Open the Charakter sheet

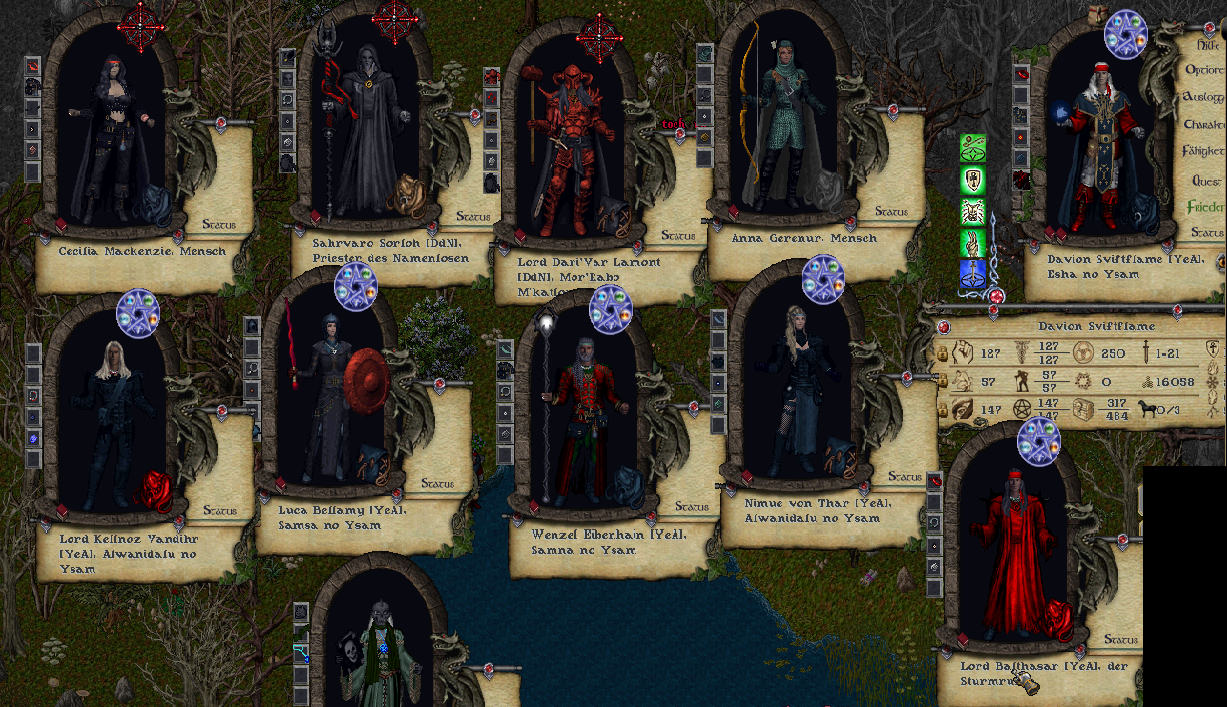(1205, 125)
